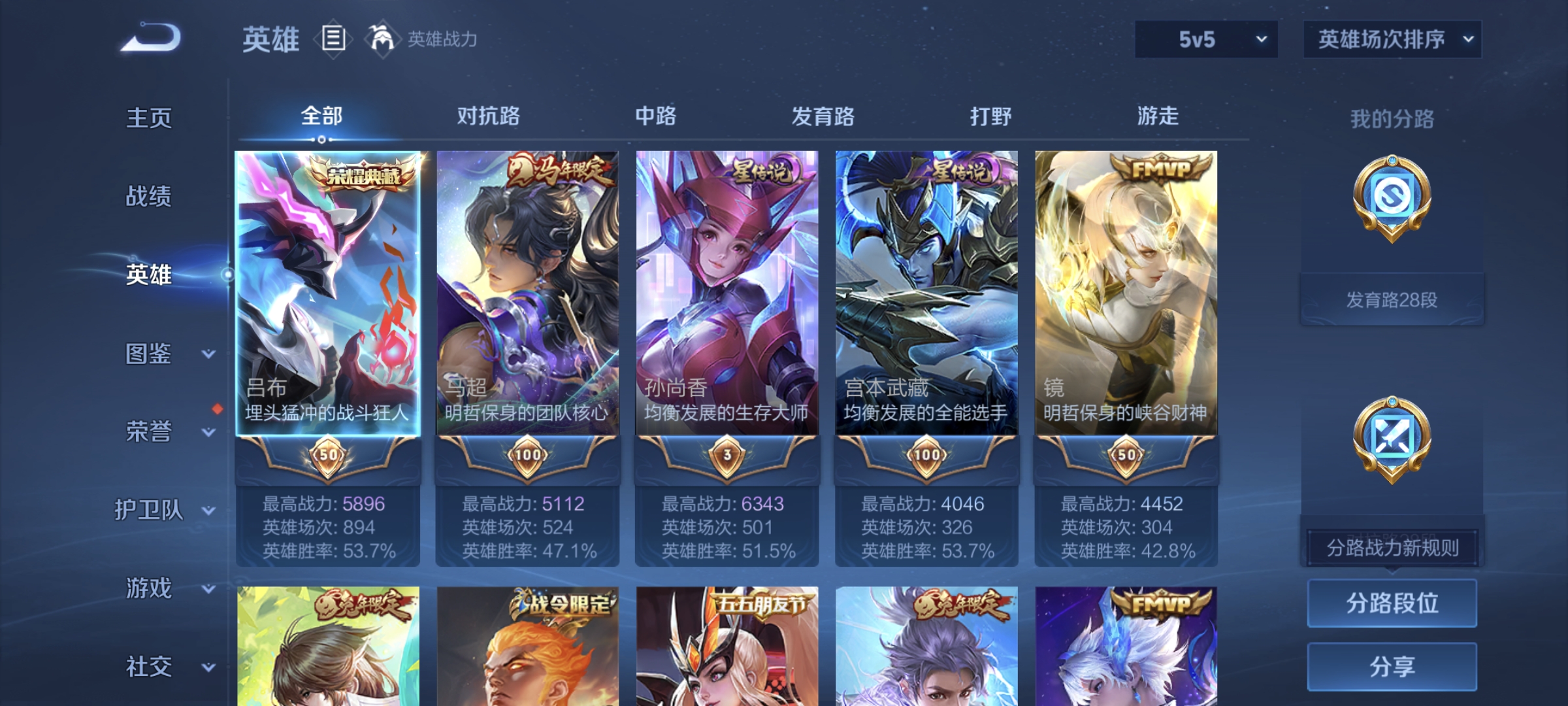Screen dimensions: 1568x706
Task: Select 战绩 in the left sidebar
Action: [x=149, y=197]
